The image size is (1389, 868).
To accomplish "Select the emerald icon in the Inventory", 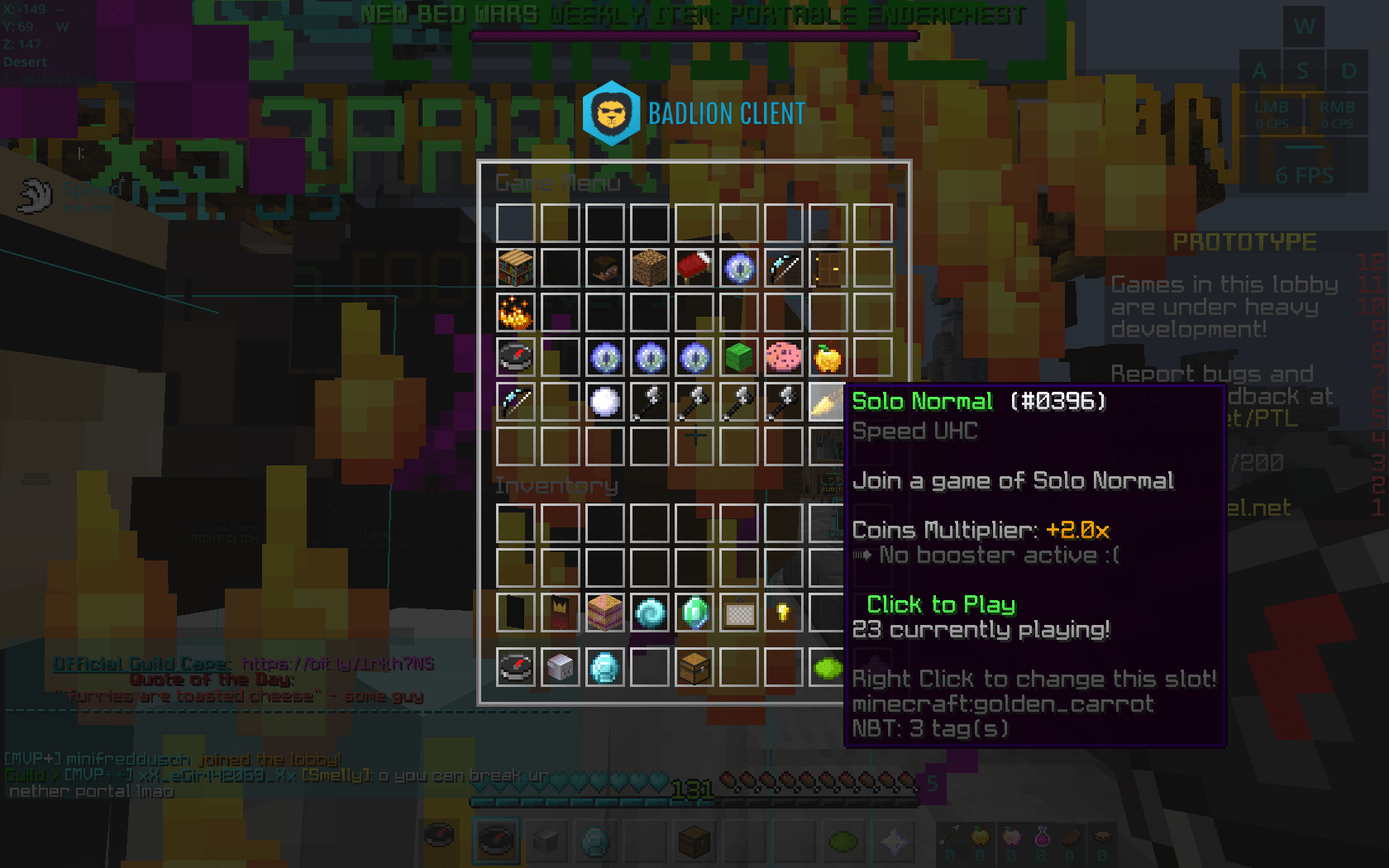I will (694, 612).
